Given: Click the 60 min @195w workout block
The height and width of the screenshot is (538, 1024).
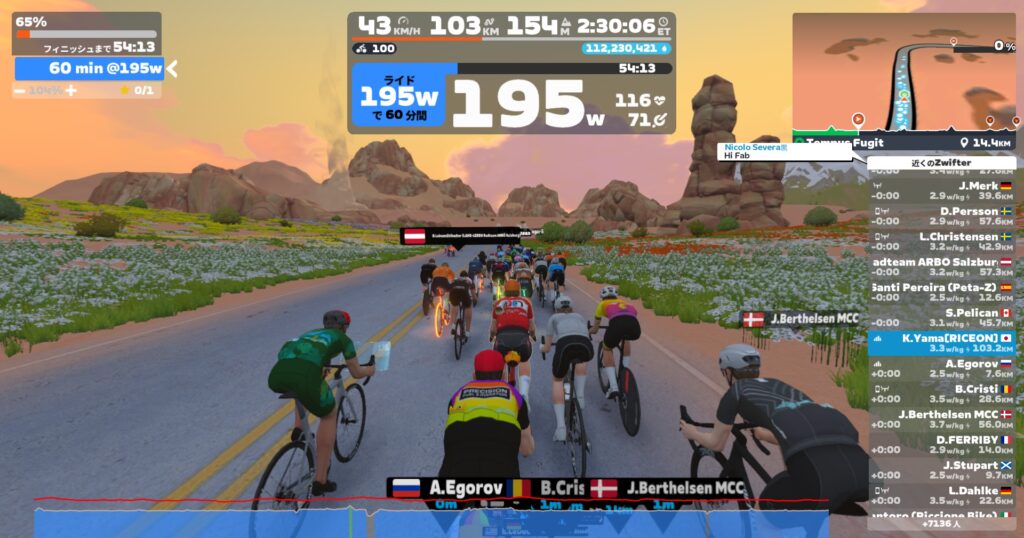Looking at the screenshot, I should (x=88, y=68).
